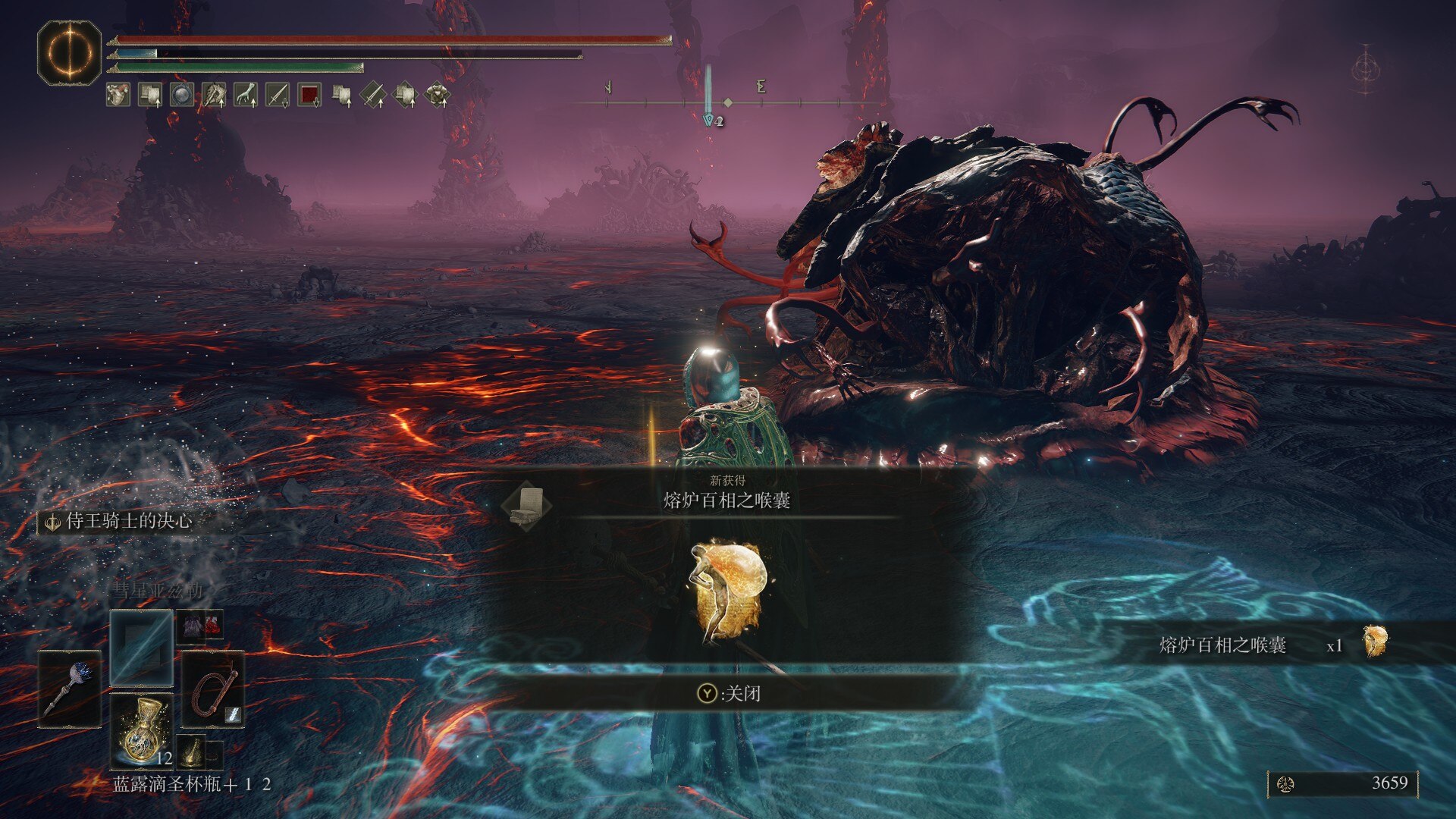1456x819 pixels.
Task: Select the heart-shaped status buff icon
Action: click(x=118, y=95)
